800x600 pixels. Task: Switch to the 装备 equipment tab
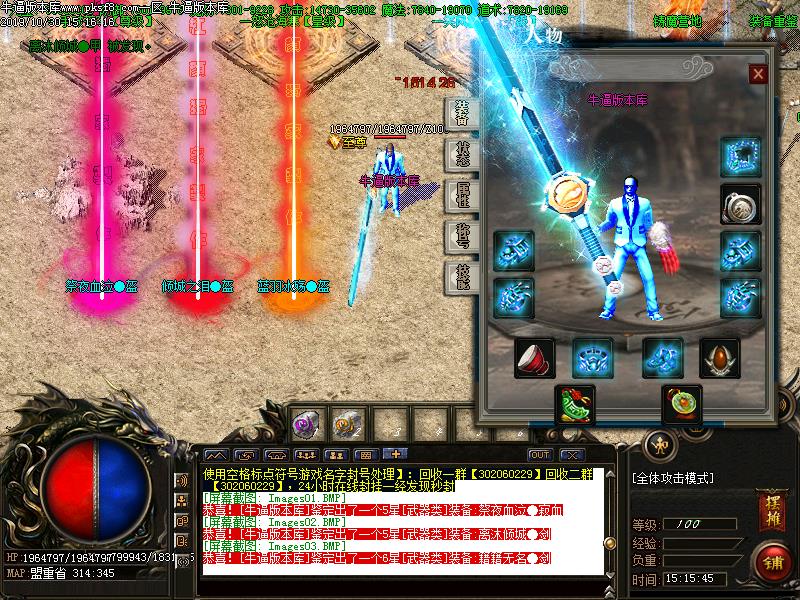click(x=461, y=112)
